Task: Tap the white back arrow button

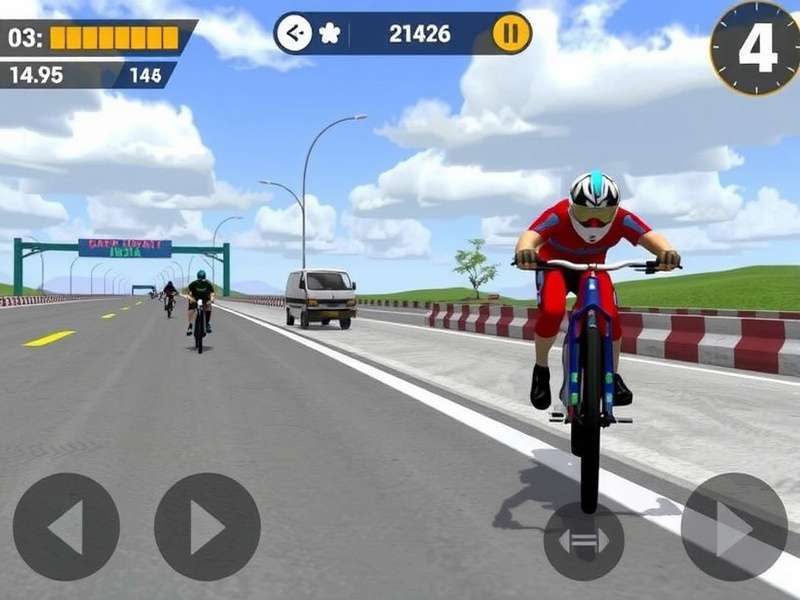Action: pos(293,34)
